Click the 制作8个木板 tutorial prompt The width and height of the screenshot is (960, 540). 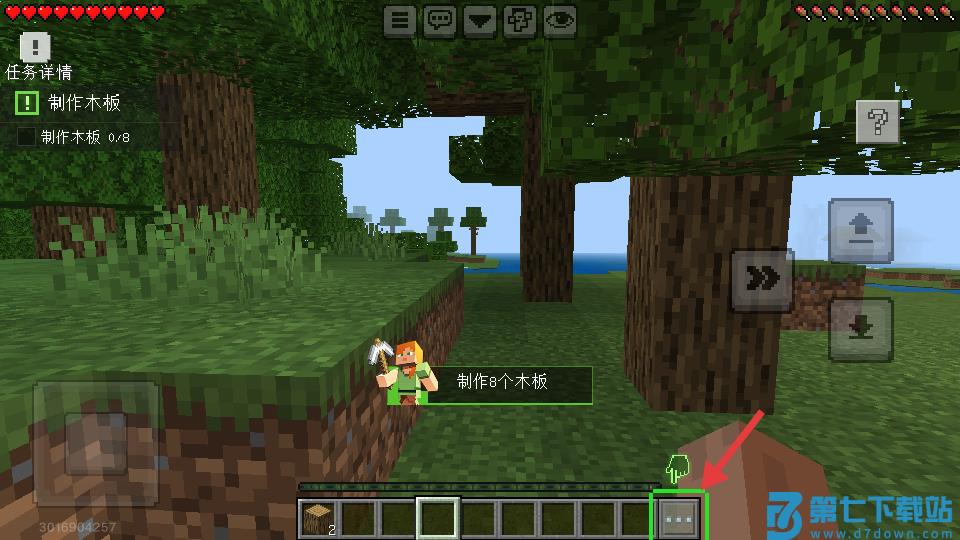coord(502,384)
